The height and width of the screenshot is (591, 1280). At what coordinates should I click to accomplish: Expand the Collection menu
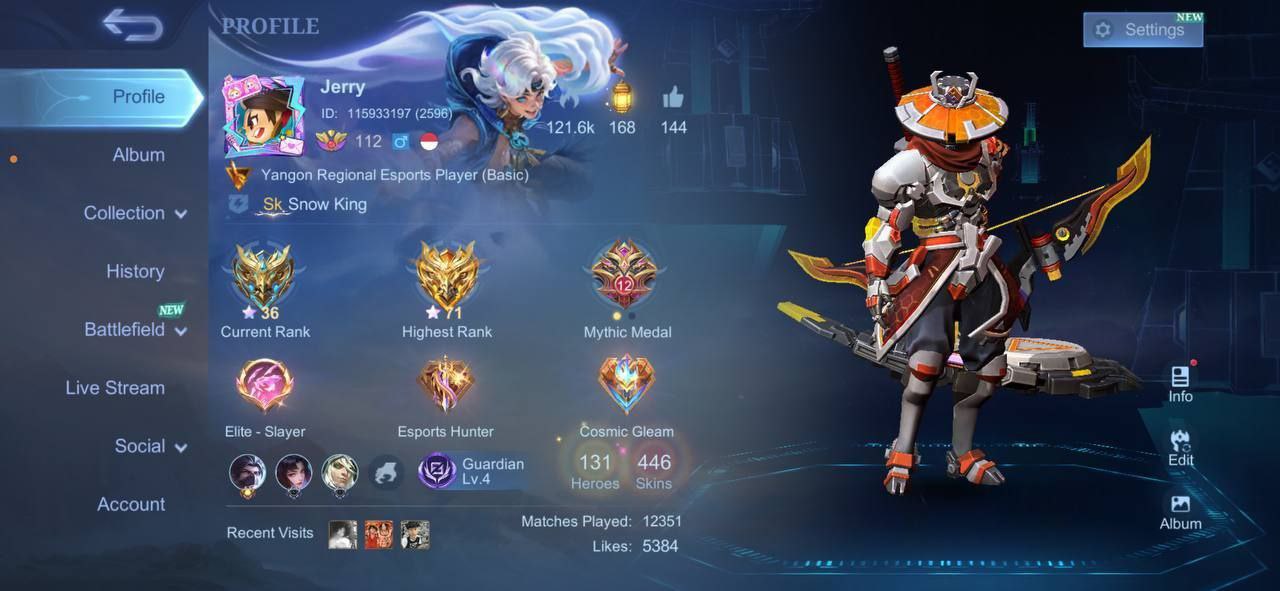(135, 213)
